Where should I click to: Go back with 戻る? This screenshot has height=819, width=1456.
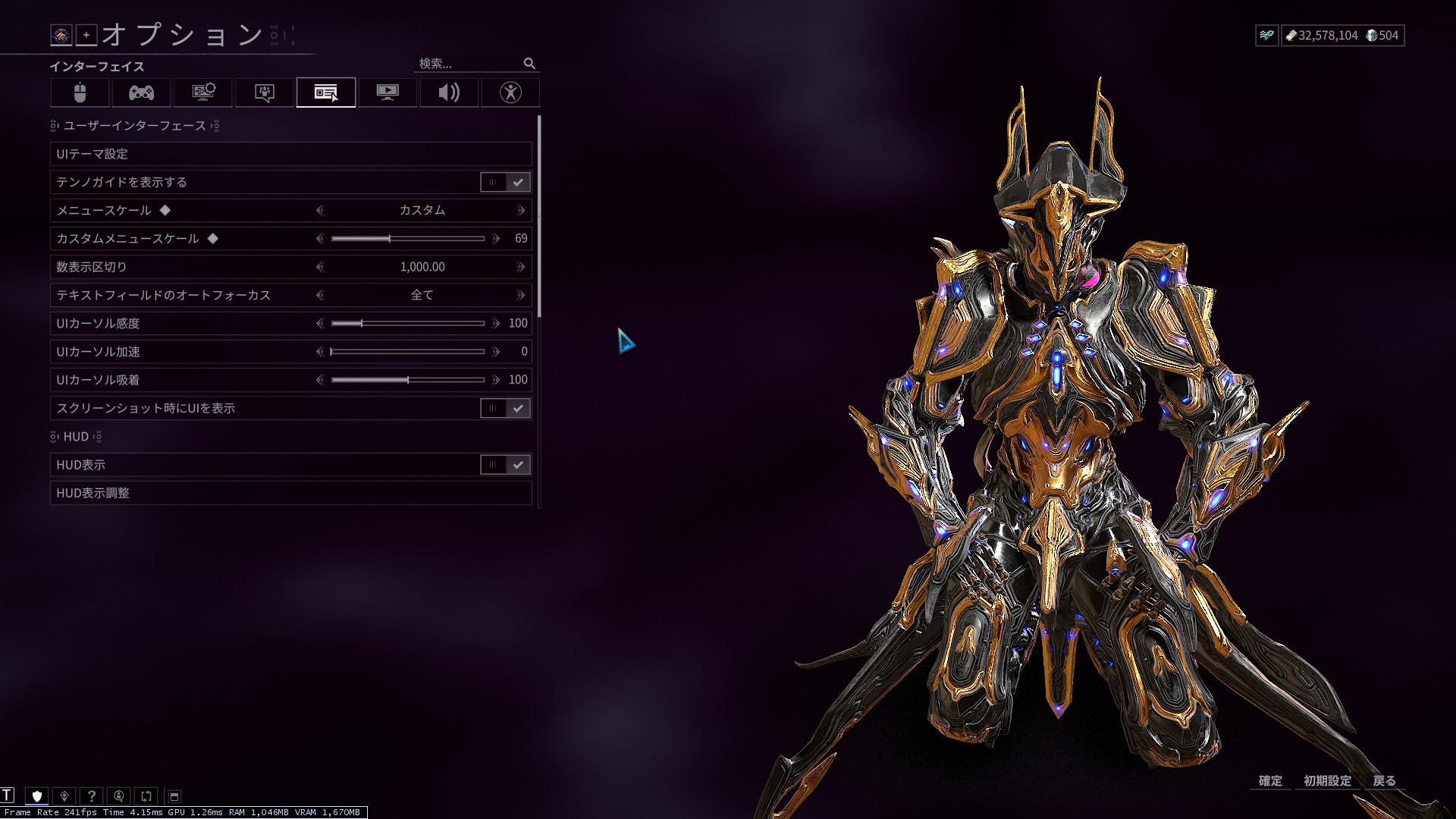pos(1384,780)
